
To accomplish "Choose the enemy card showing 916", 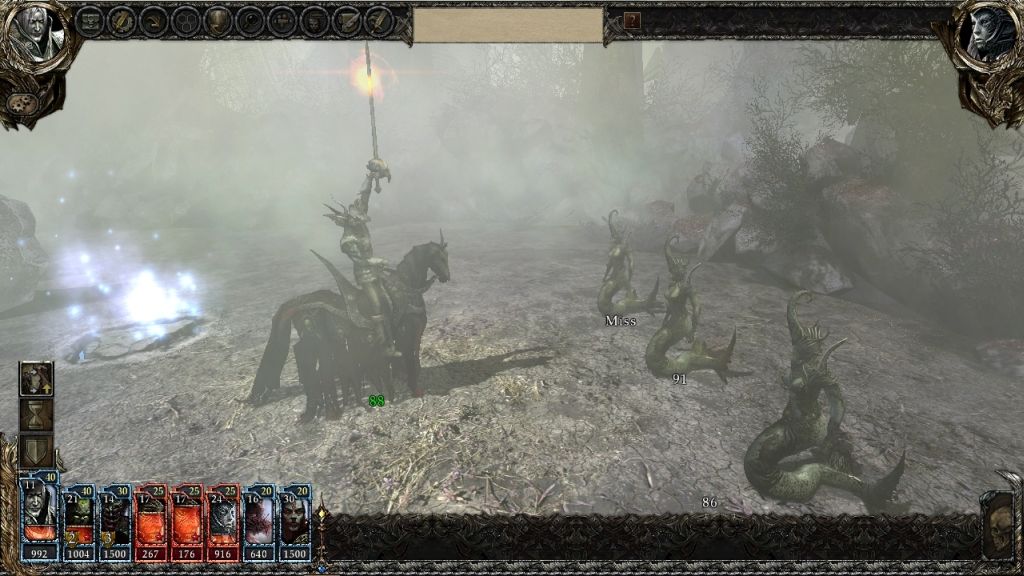I will pyautogui.click(x=223, y=522).
